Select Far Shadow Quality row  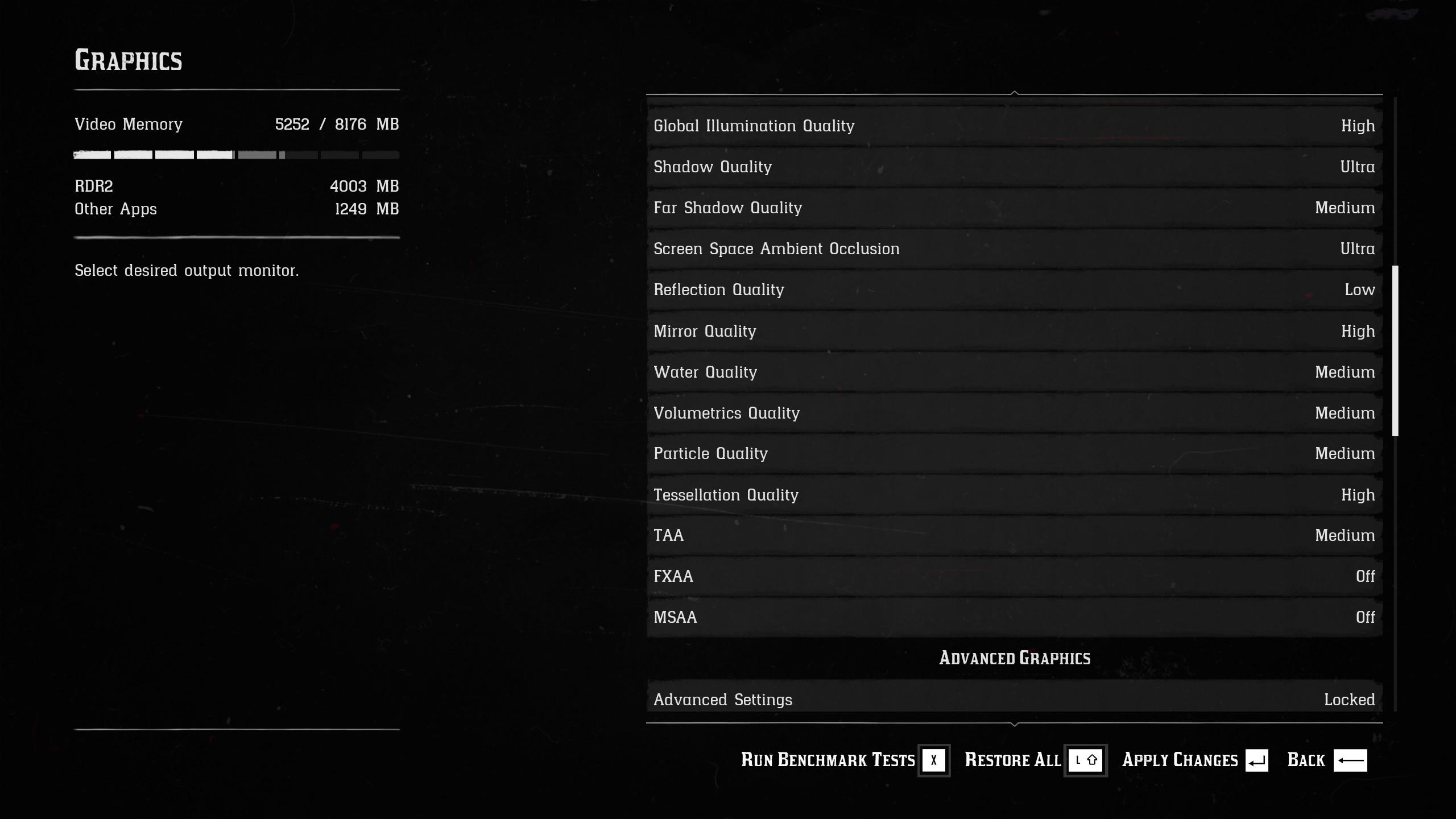(1014, 208)
